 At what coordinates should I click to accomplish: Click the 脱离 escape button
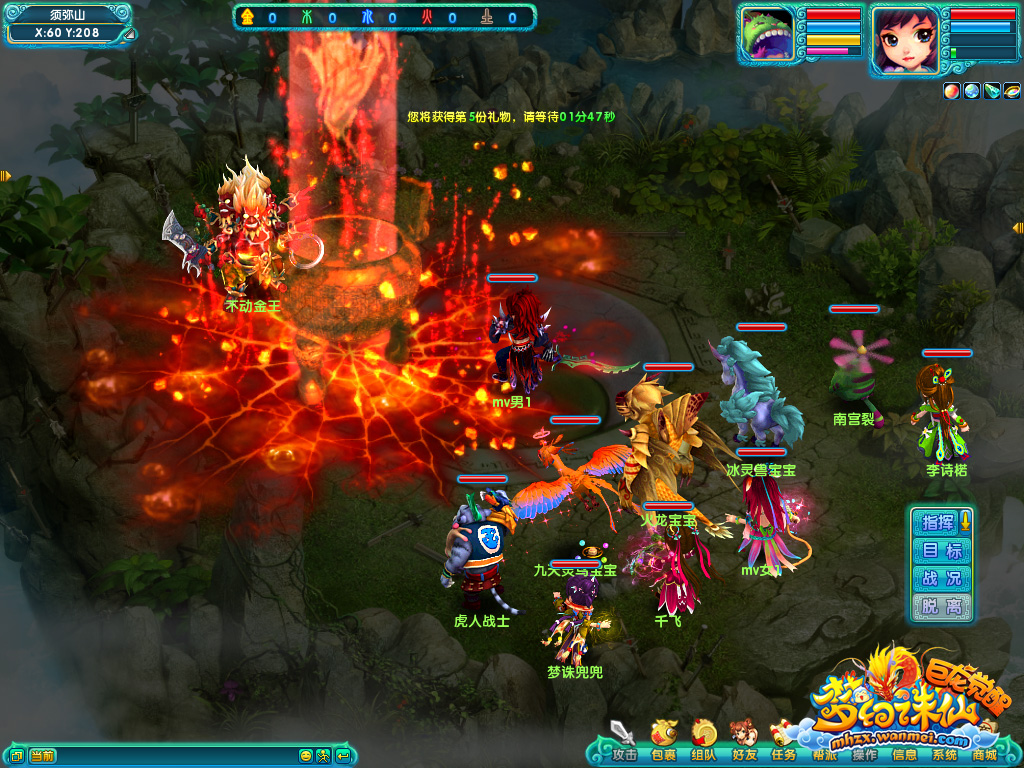coord(941,606)
